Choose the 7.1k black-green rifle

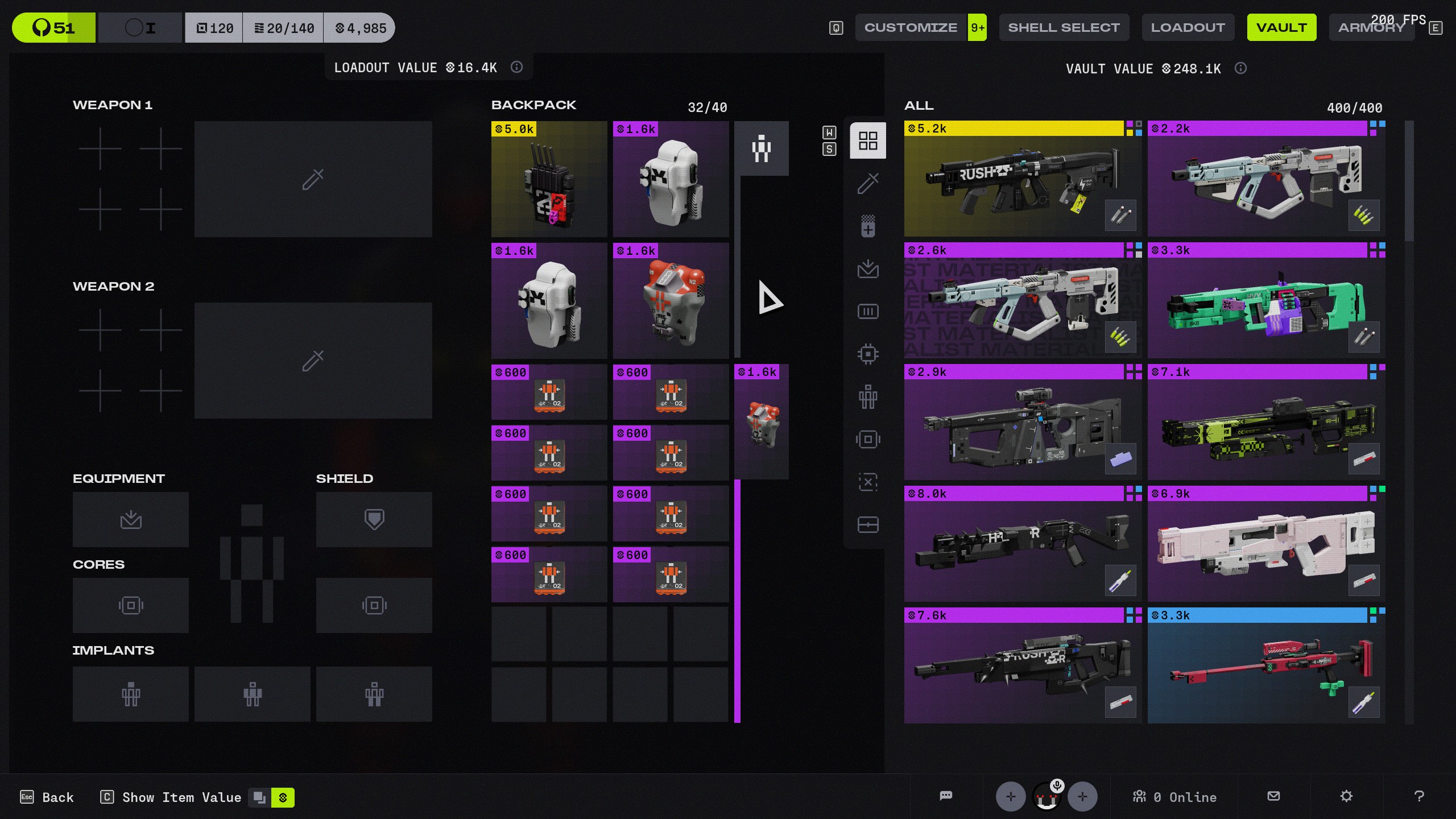click(1265, 422)
